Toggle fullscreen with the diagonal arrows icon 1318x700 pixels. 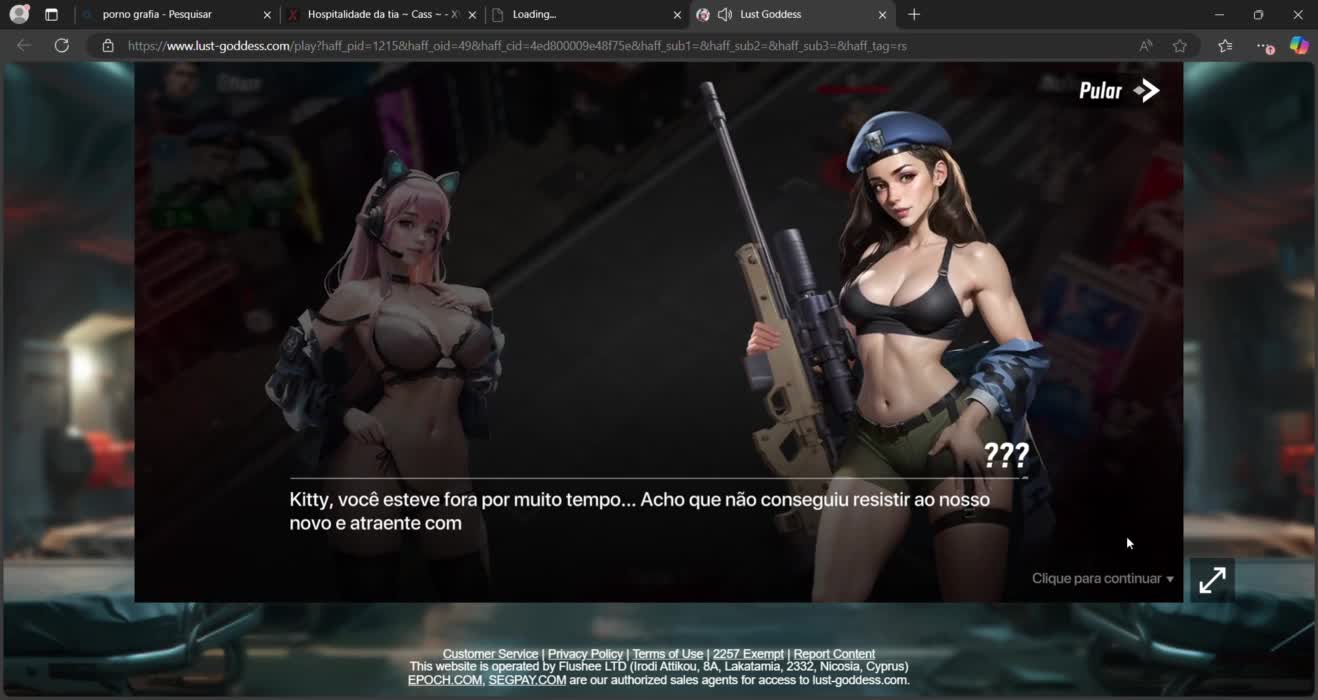(x=1212, y=580)
